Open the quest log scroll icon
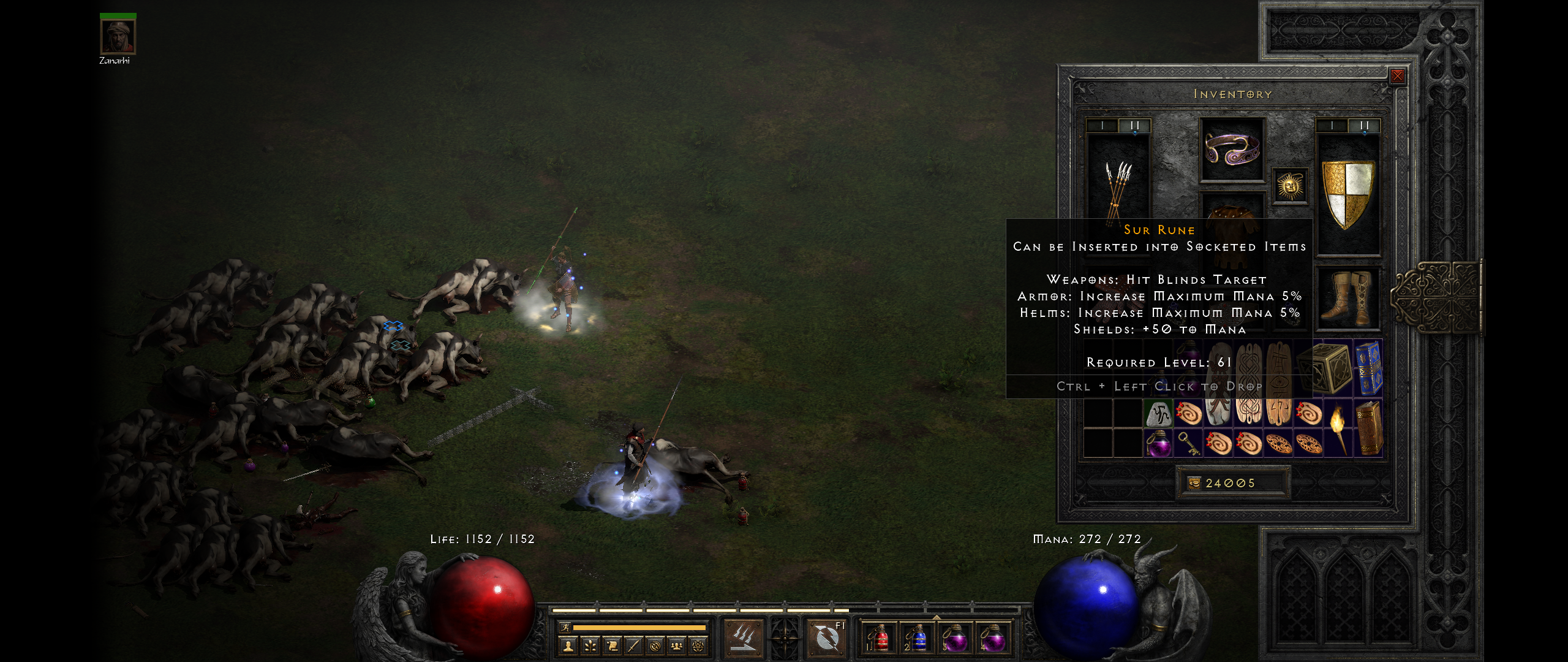This screenshot has height=662, width=1568. [612, 645]
